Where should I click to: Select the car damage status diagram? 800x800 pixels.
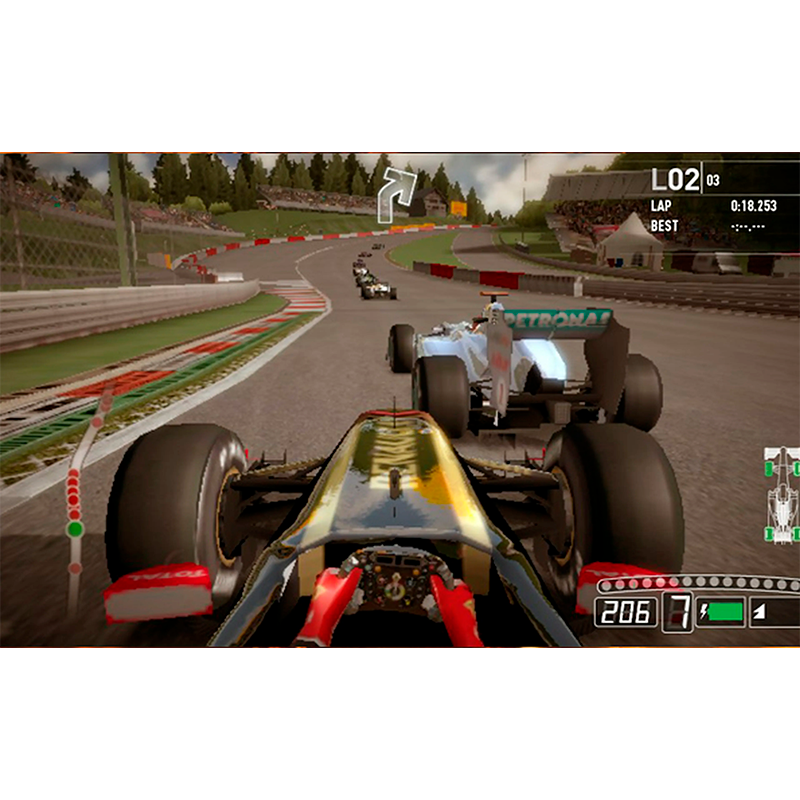pyautogui.click(x=782, y=497)
